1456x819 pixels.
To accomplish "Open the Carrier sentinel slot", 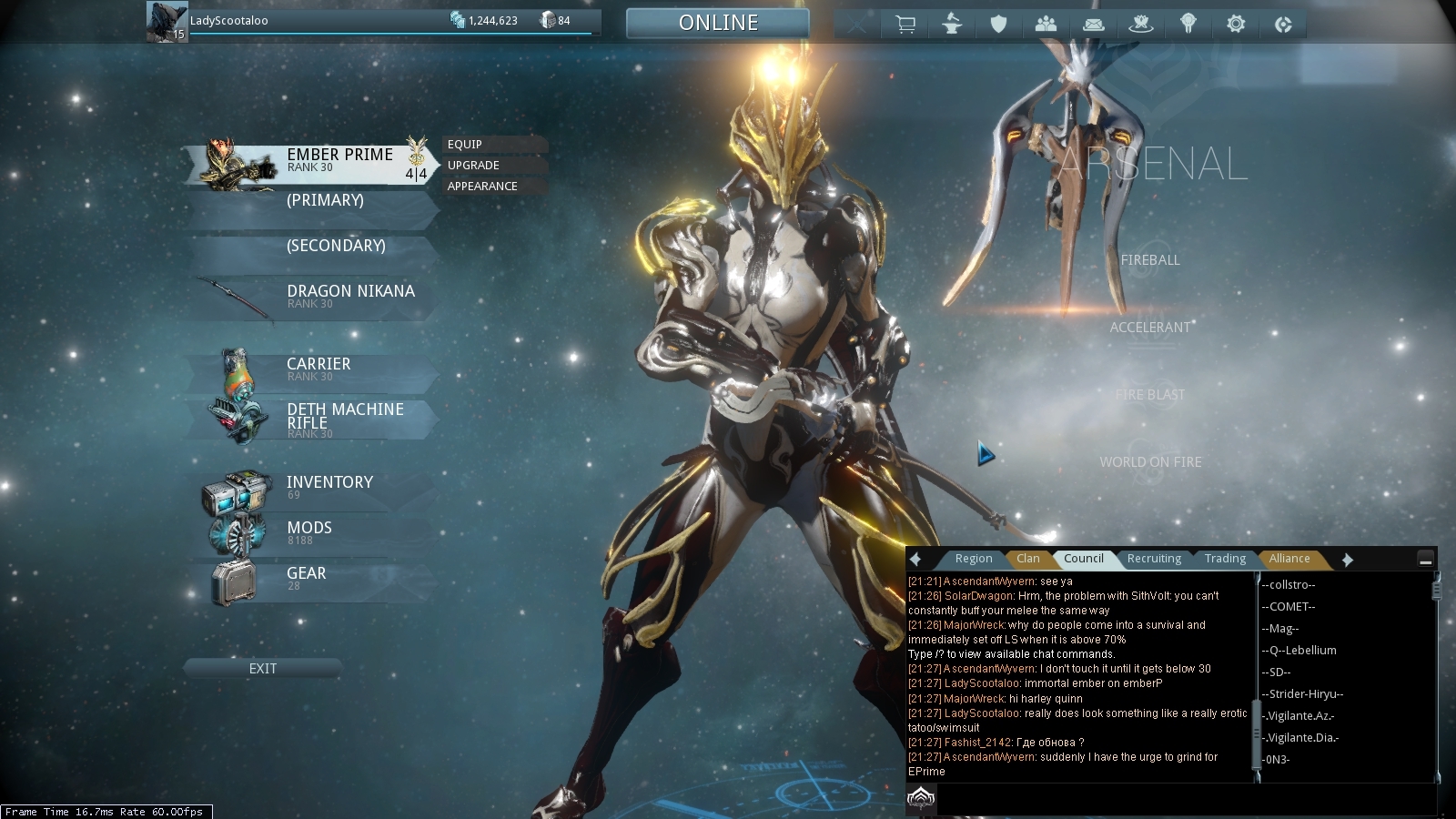I will tap(318, 369).
